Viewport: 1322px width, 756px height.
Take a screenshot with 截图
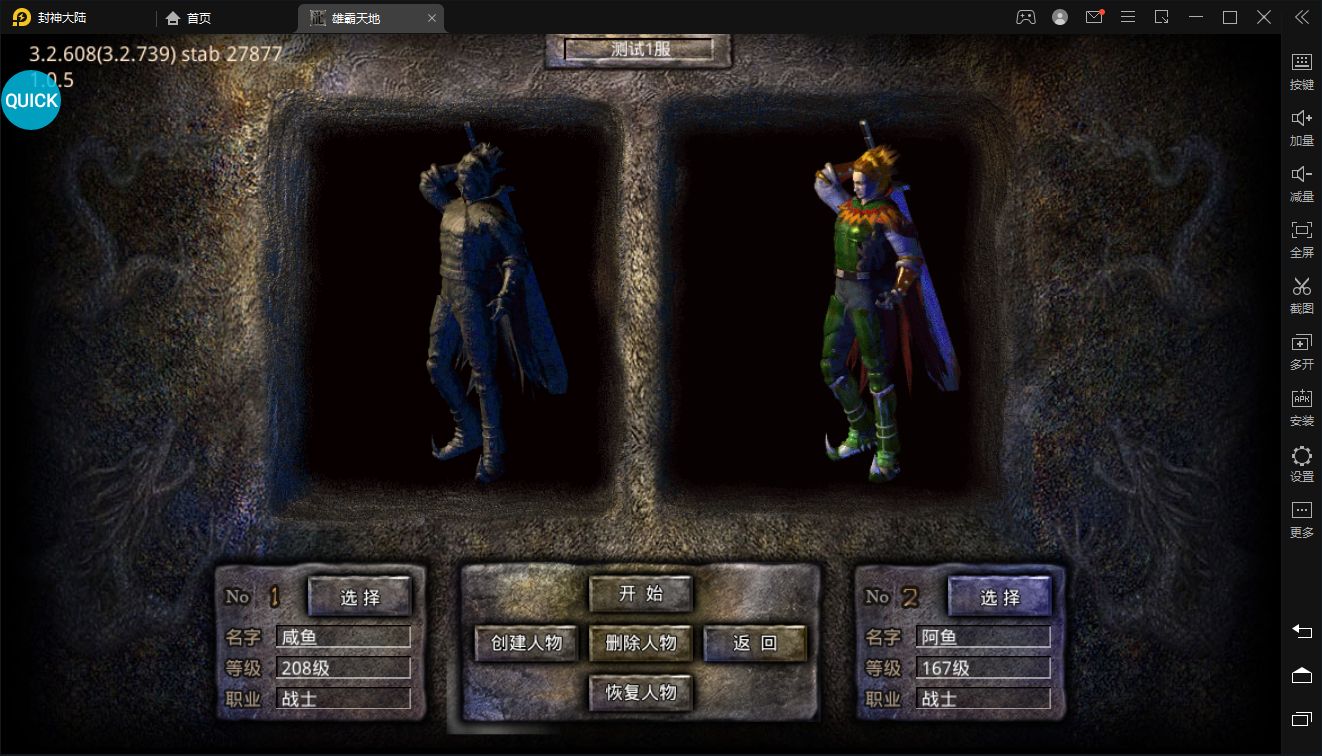click(x=1301, y=296)
